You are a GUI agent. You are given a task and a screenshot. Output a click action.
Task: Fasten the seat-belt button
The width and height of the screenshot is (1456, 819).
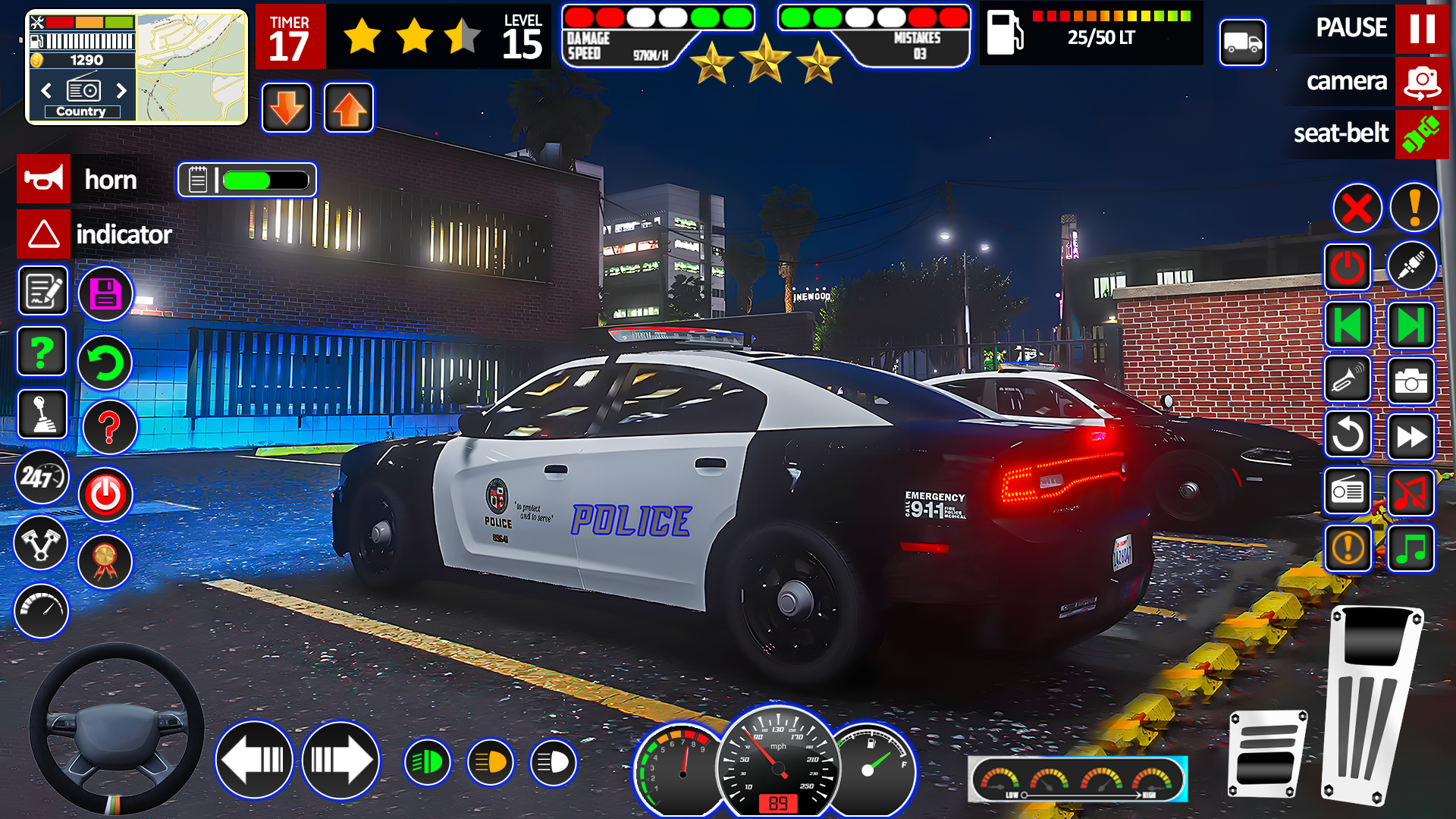(1421, 134)
